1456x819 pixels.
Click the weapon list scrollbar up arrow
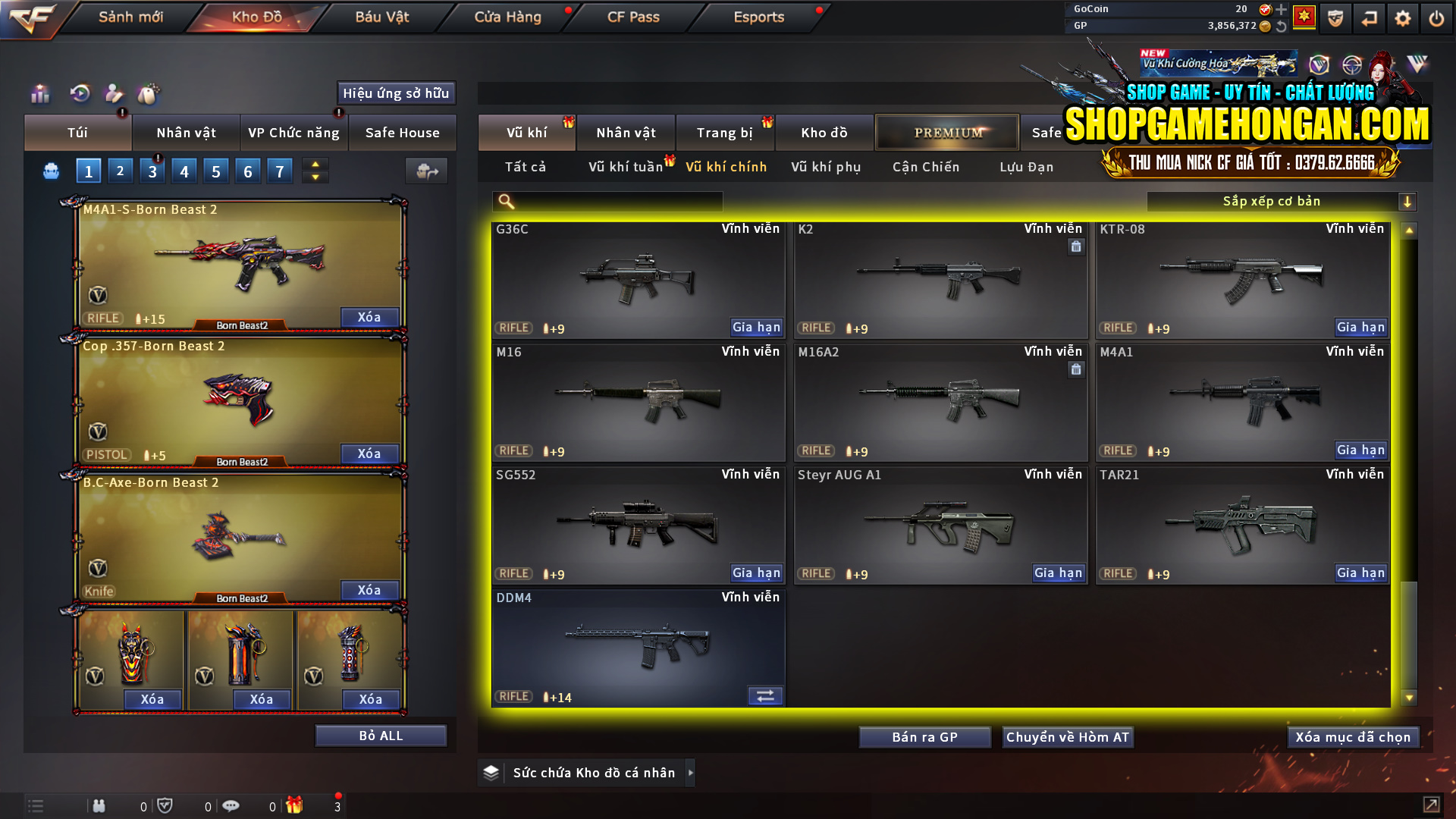1409,228
